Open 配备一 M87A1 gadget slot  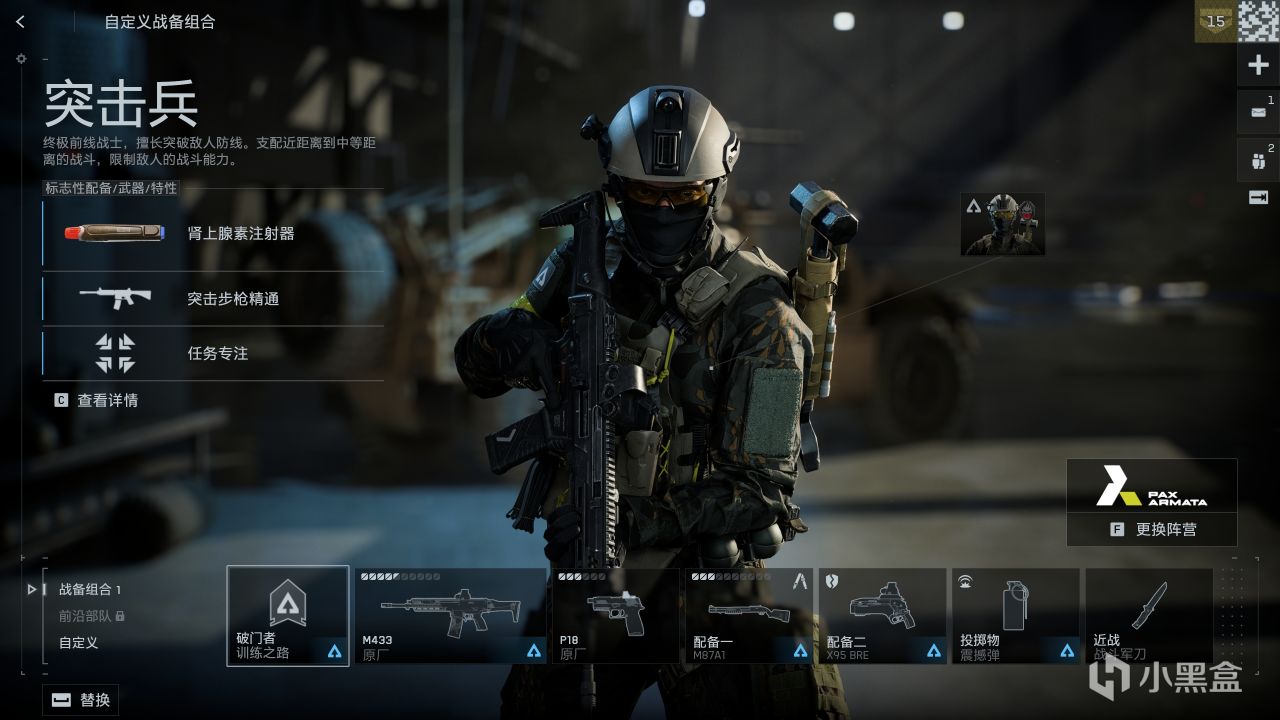click(x=750, y=615)
